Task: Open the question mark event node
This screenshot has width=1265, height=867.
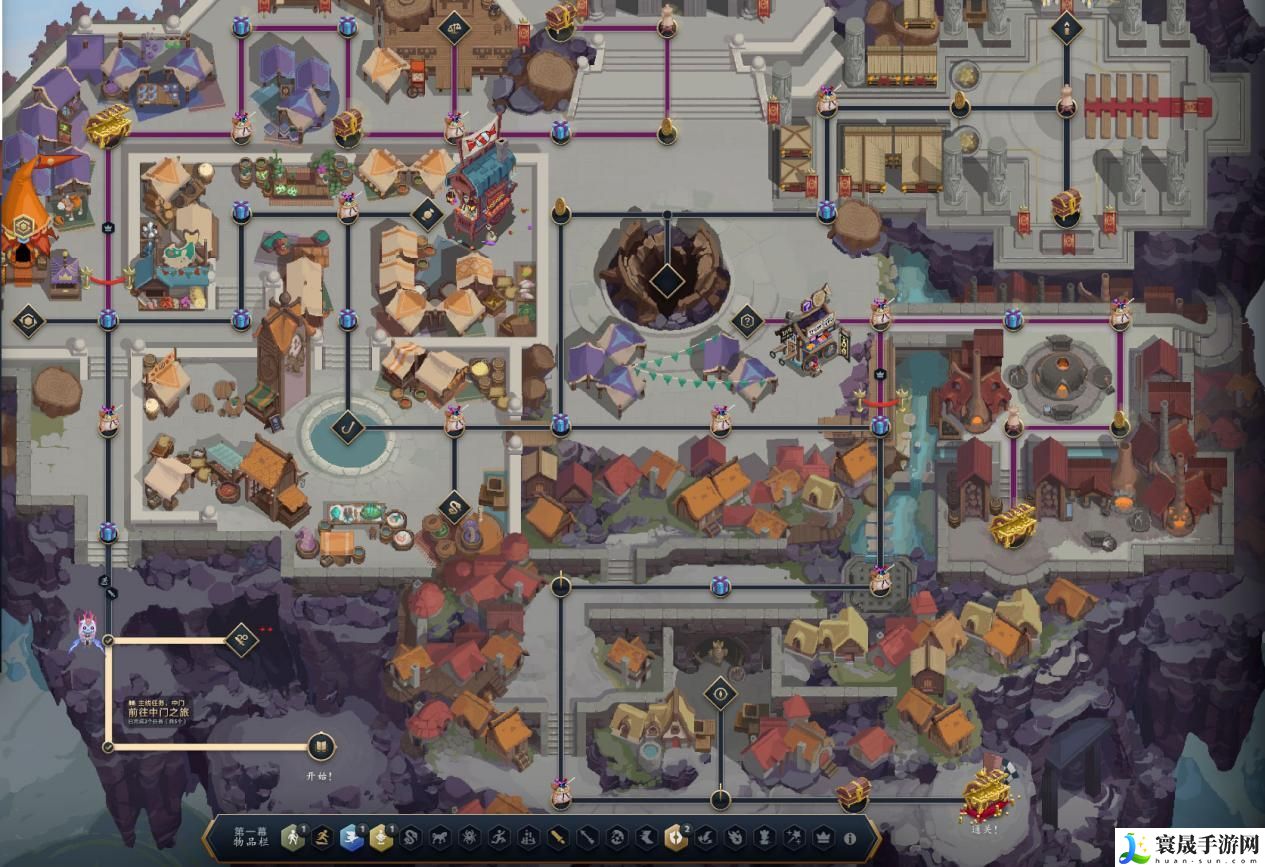Action: tap(746, 321)
